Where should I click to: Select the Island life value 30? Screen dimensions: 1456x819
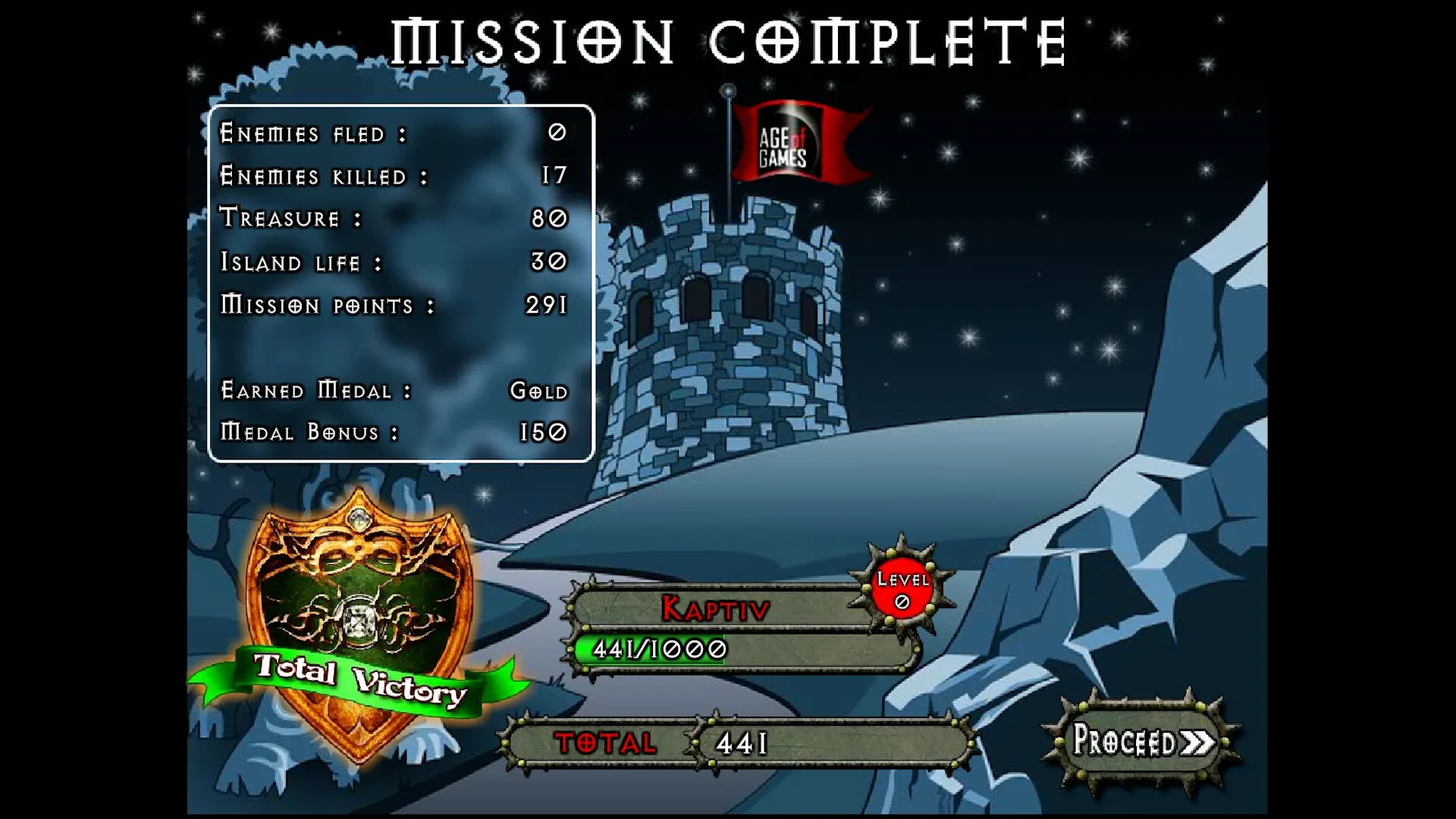pyautogui.click(x=551, y=261)
